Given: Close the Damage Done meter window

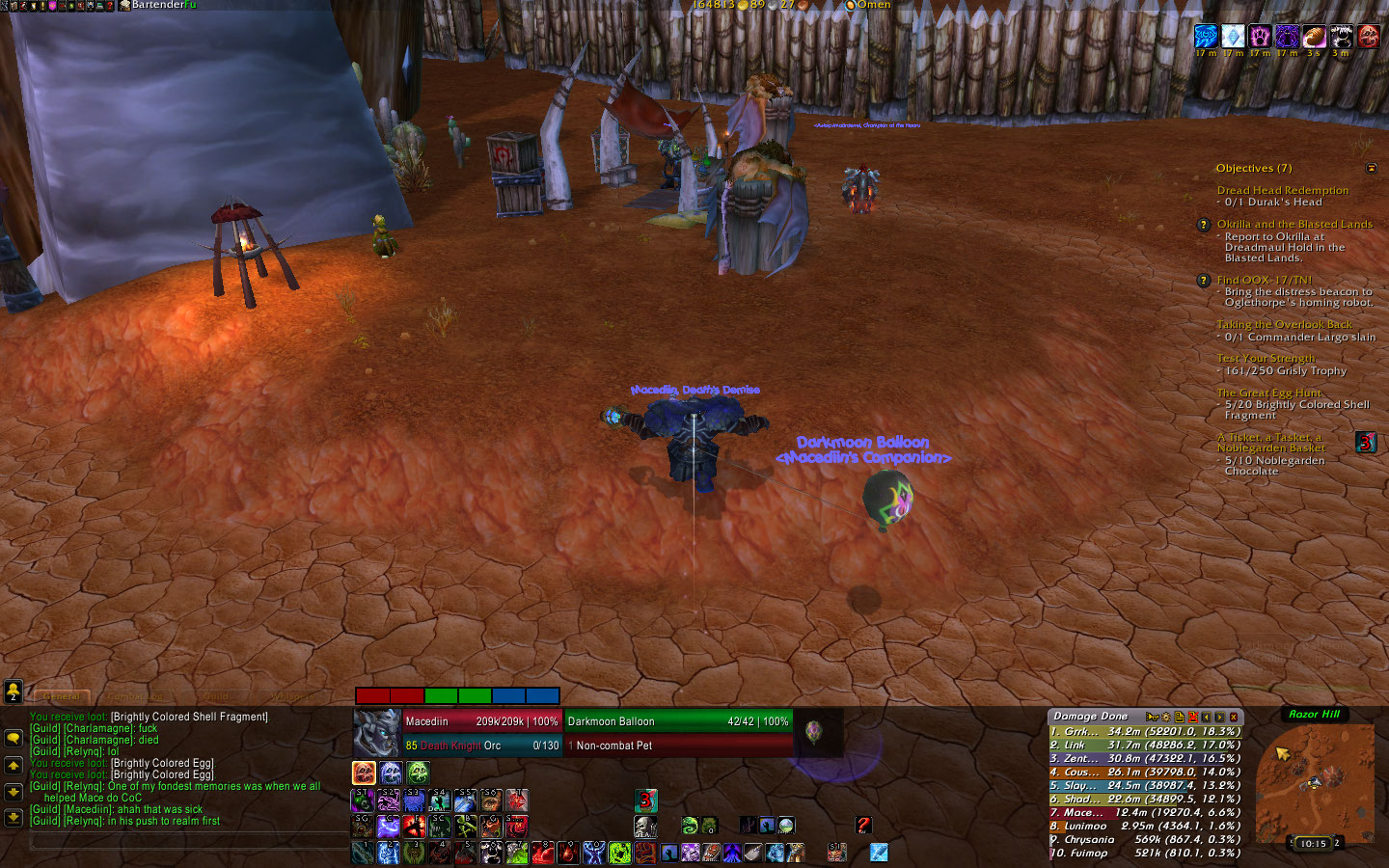Looking at the screenshot, I should [x=1233, y=717].
